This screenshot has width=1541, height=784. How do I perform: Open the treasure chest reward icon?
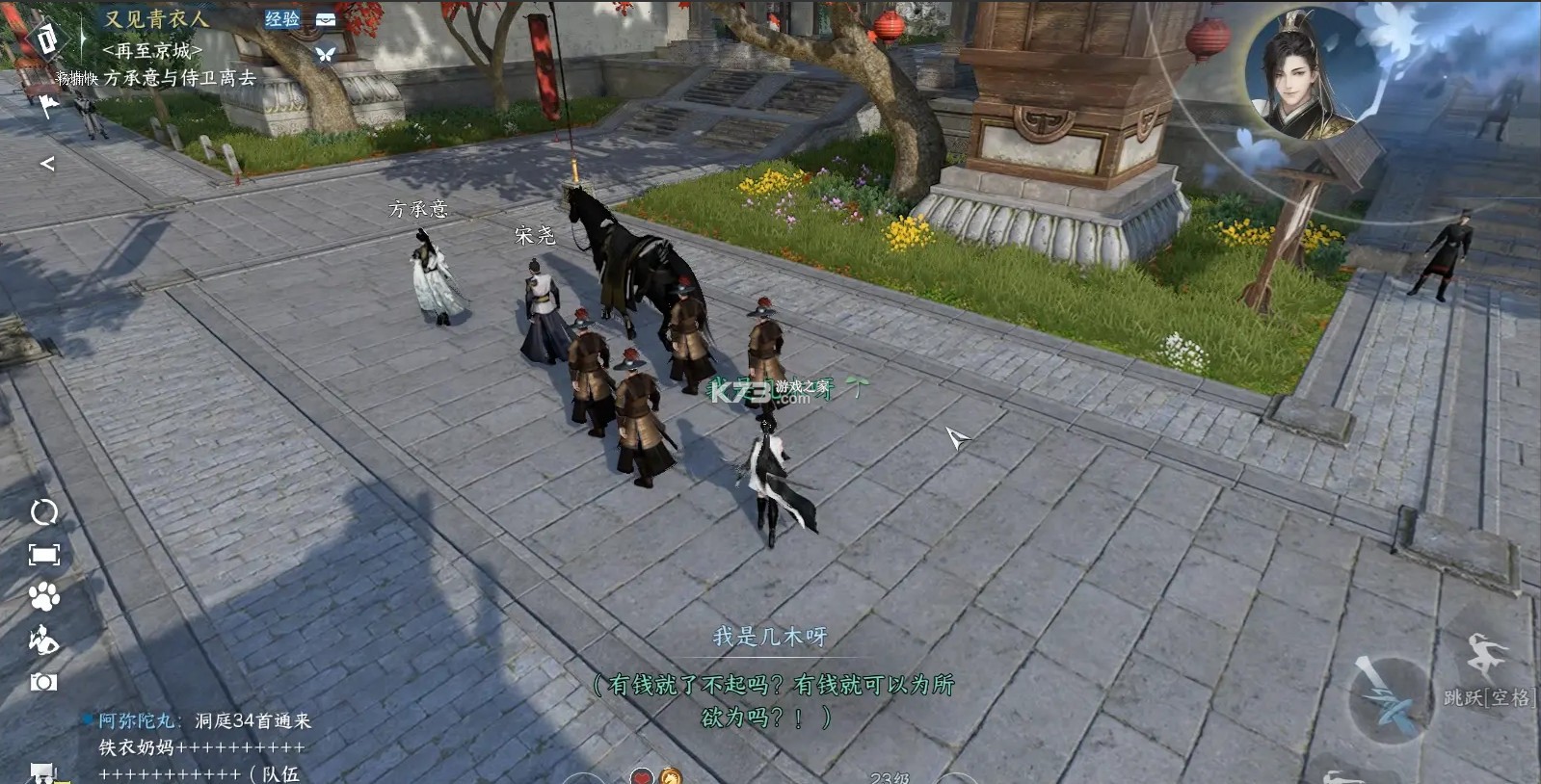(326, 19)
